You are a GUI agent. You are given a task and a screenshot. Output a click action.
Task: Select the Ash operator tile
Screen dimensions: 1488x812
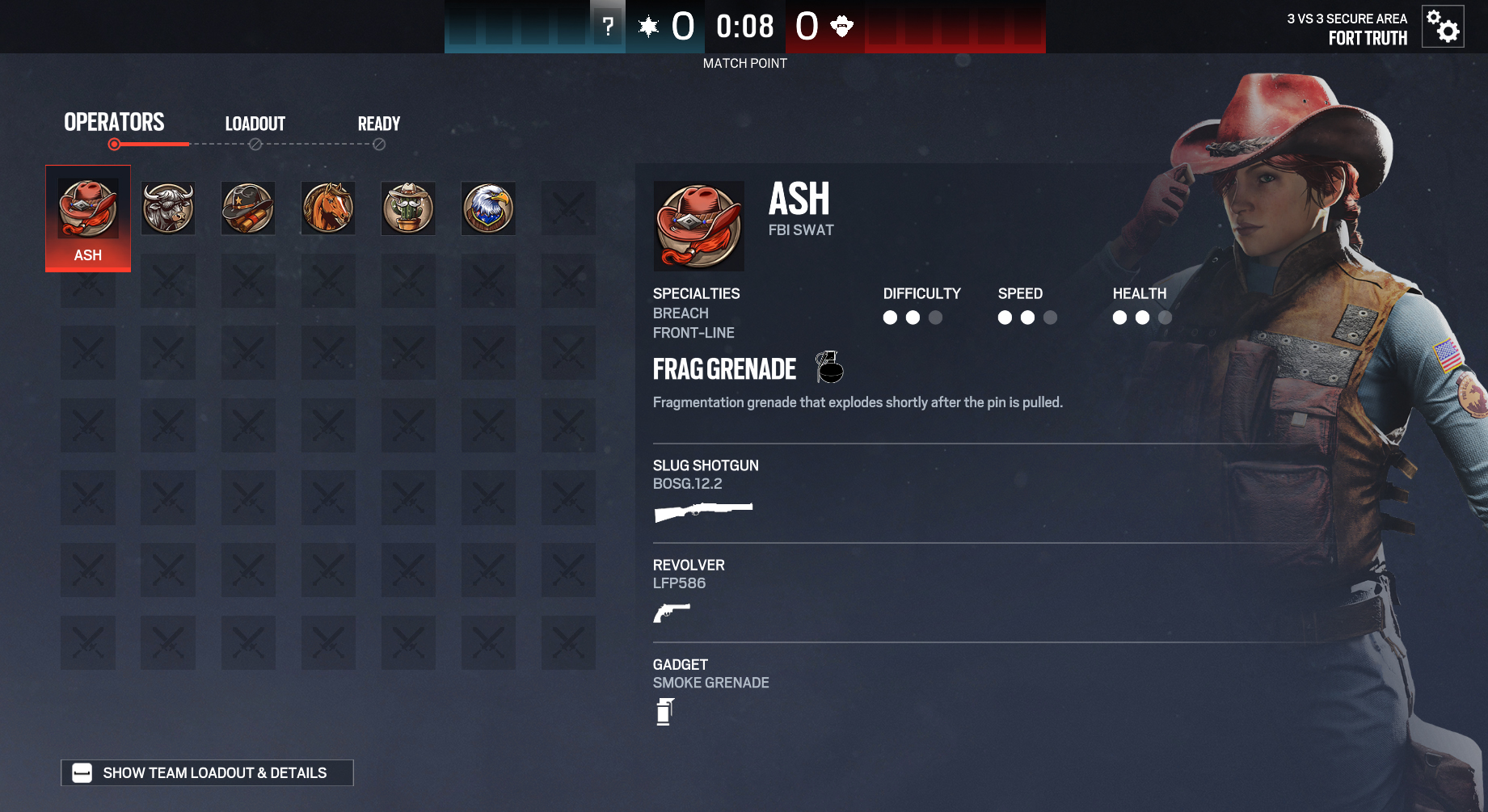pos(88,217)
